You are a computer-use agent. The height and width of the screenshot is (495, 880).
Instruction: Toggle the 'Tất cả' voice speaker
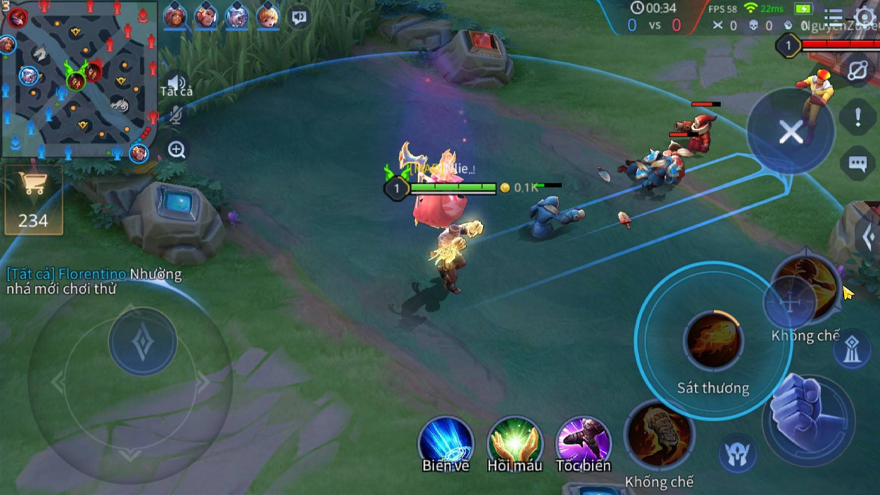click(x=177, y=83)
